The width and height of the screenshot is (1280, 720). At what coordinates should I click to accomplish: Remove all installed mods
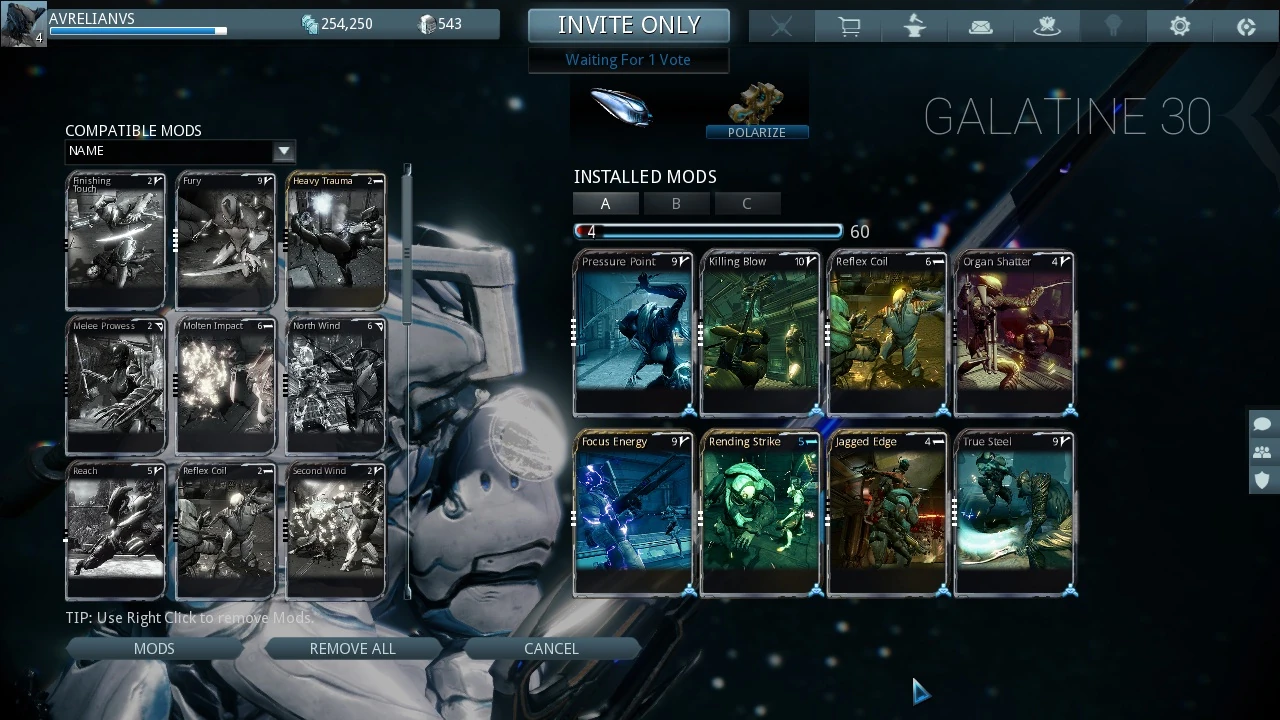pyautogui.click(x=352, y=649)
